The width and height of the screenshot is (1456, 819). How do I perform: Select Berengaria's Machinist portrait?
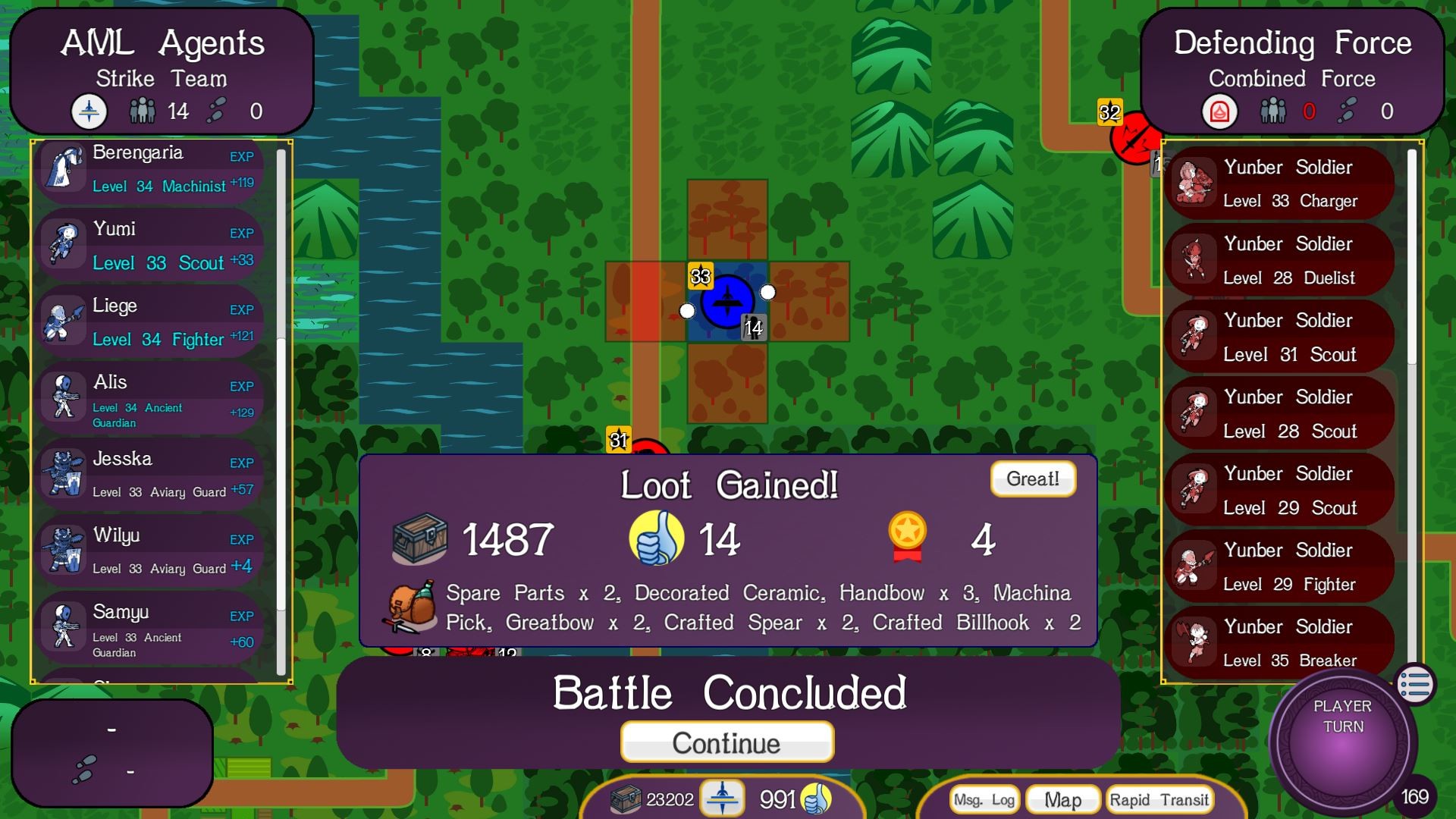coord(62,168)
